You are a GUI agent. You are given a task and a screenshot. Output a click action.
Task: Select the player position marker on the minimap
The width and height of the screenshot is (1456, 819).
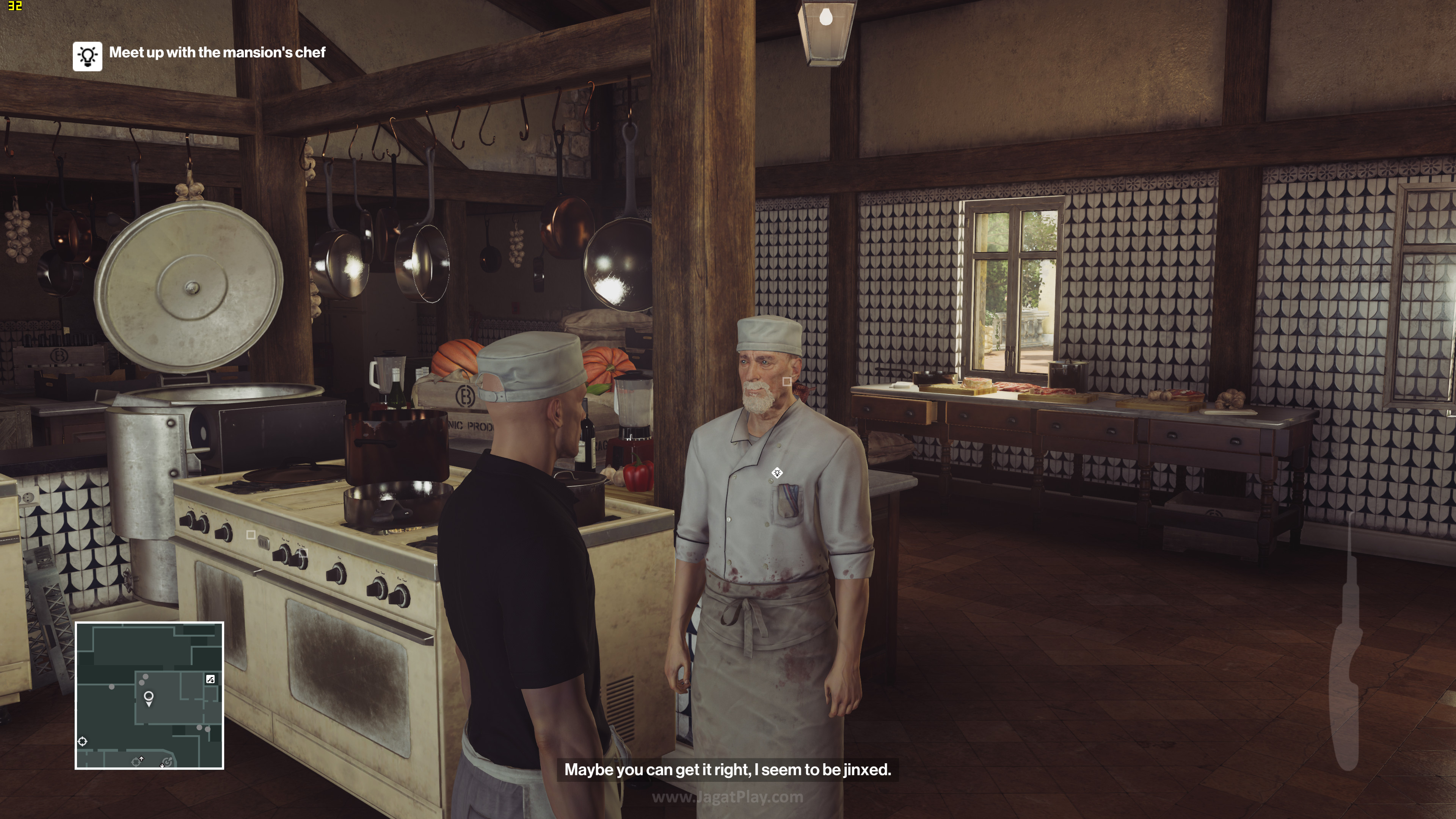coord(149,698)
